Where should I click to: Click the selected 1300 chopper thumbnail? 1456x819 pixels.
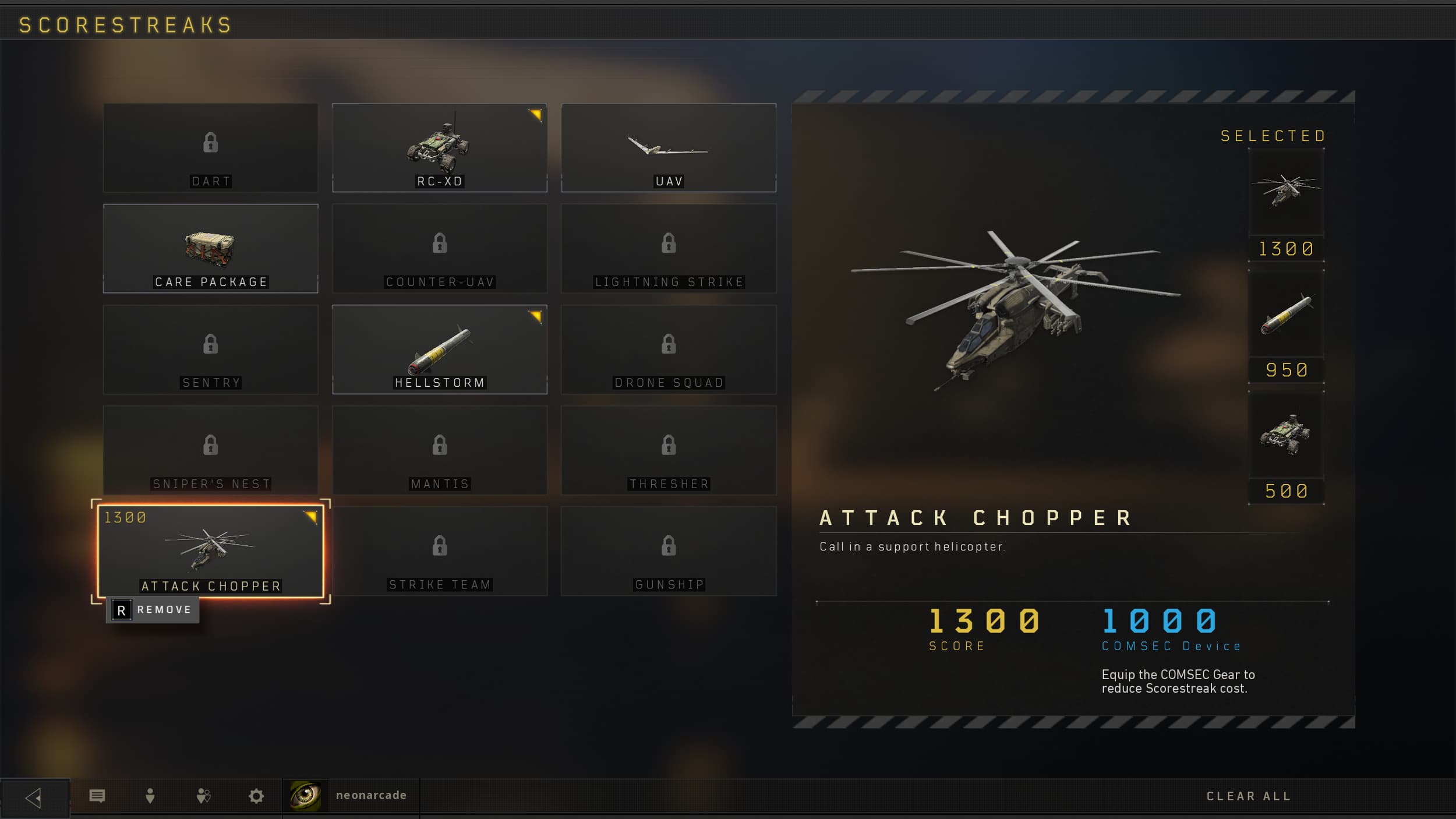tap(1287, 192)
